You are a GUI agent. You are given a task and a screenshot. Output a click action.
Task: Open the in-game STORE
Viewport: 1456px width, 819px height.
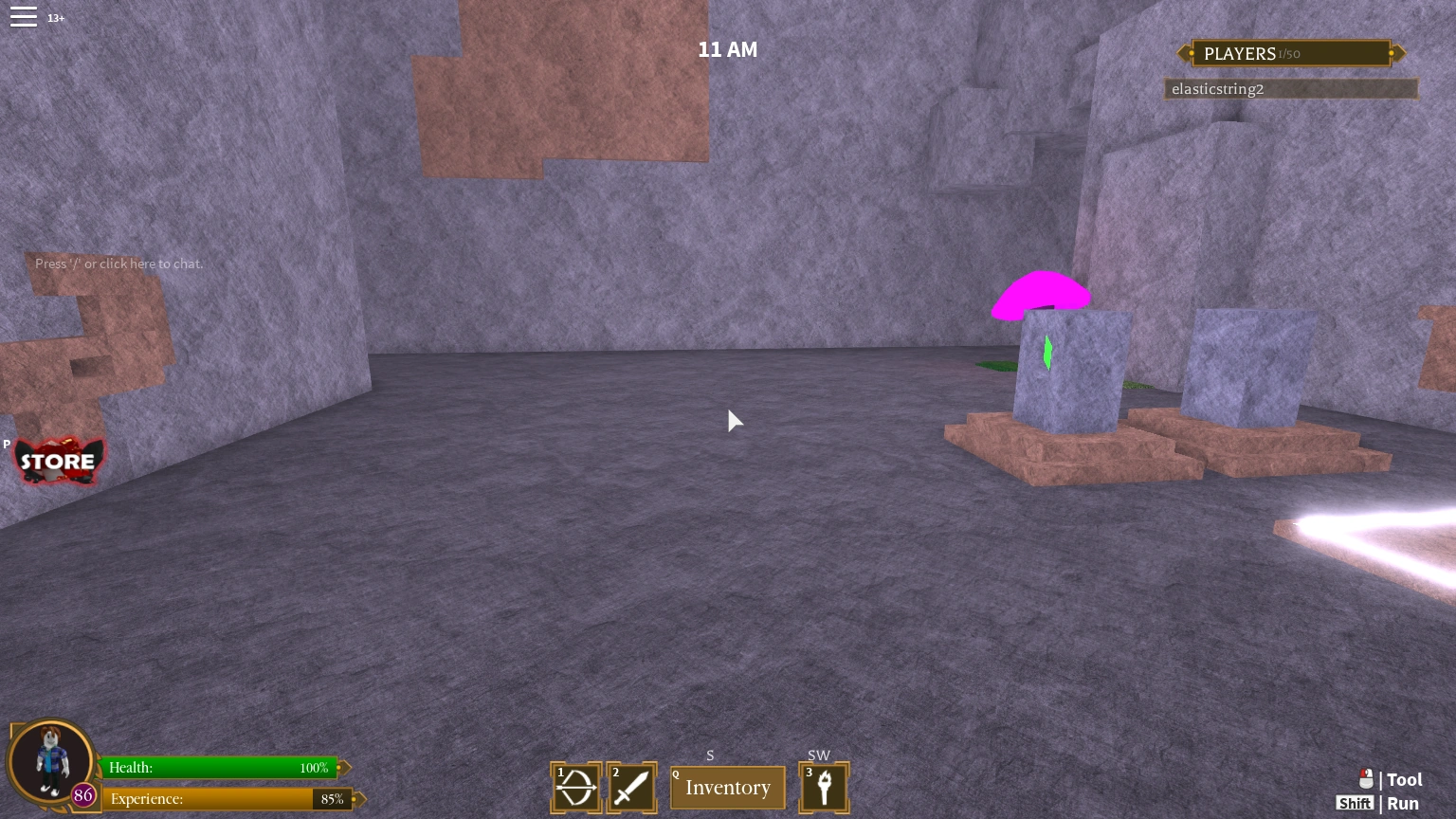(59, 462)
